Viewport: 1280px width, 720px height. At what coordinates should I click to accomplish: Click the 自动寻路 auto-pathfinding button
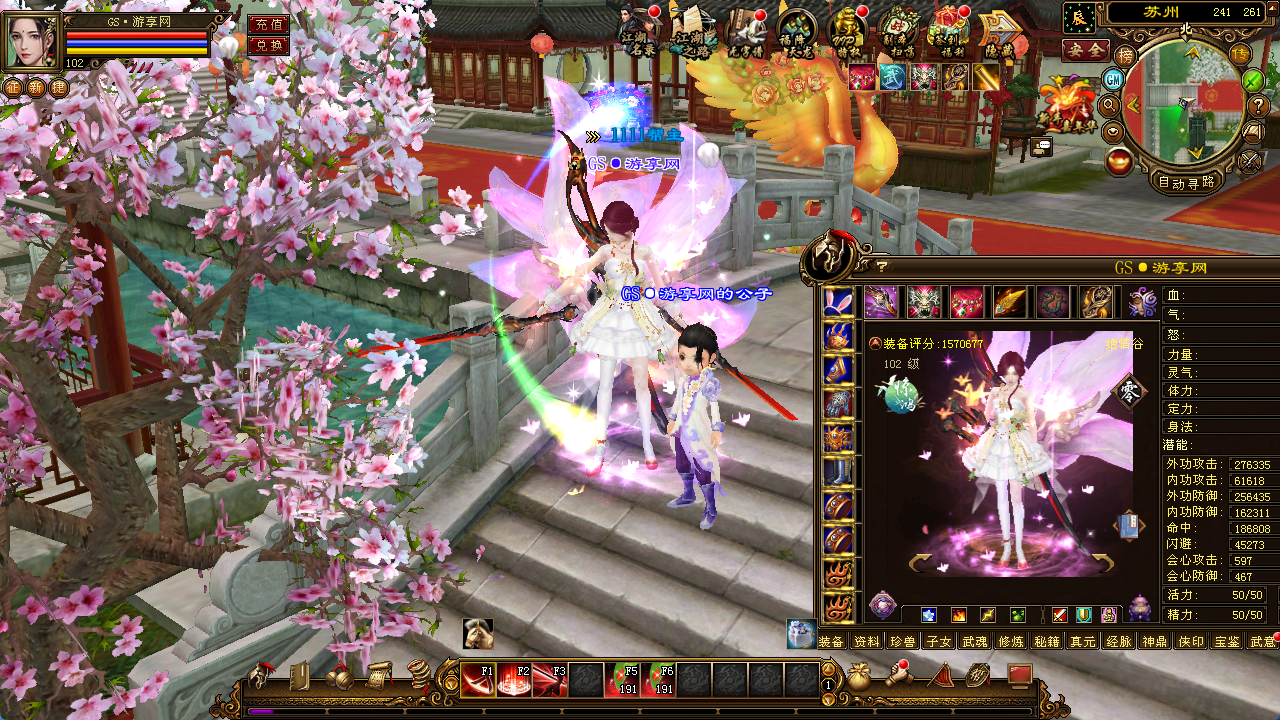(x=1187, y=182)
